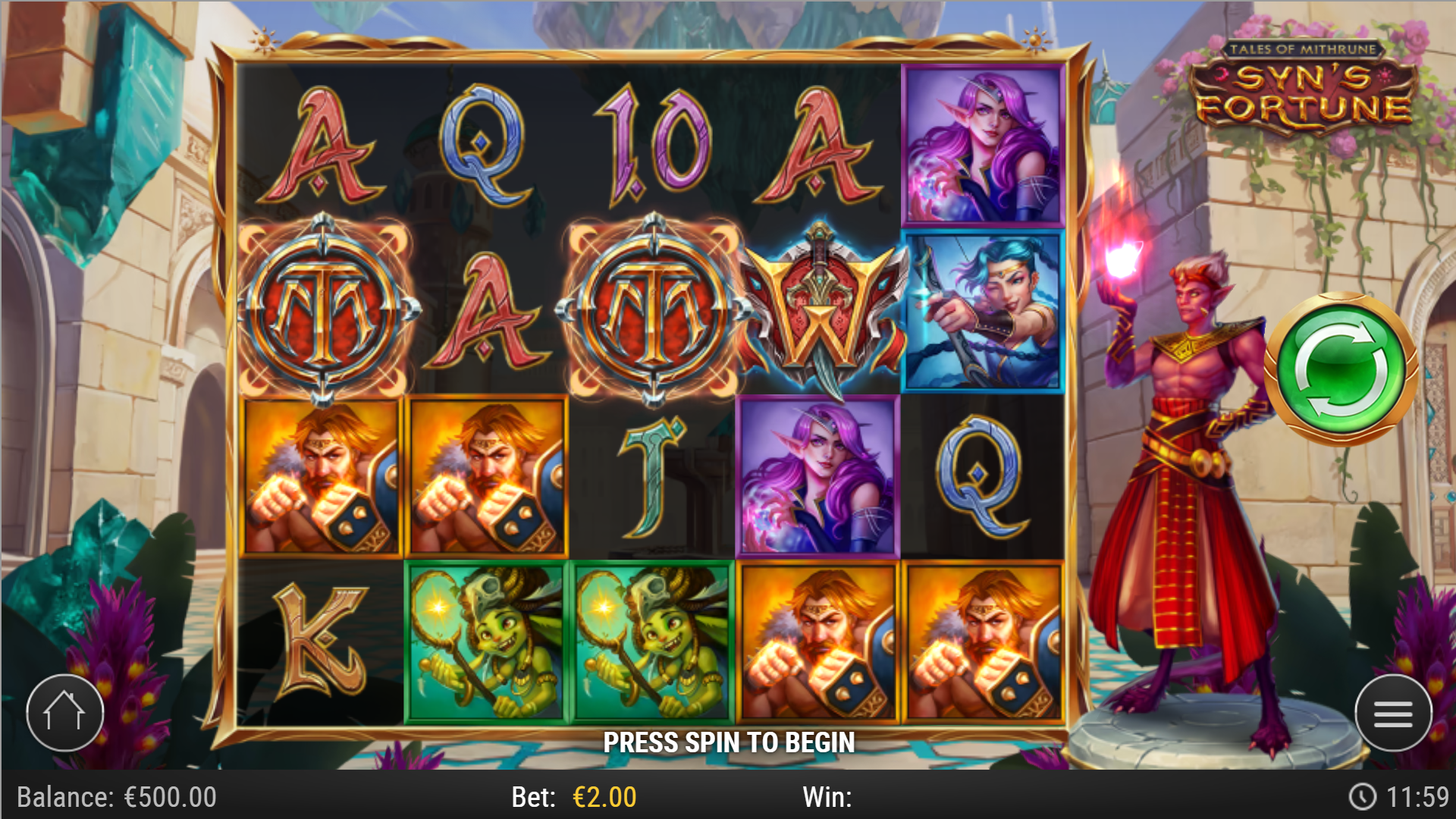Click the Win field on the status bar
This screenshot has height=819, width=1456.
point(830,796)
